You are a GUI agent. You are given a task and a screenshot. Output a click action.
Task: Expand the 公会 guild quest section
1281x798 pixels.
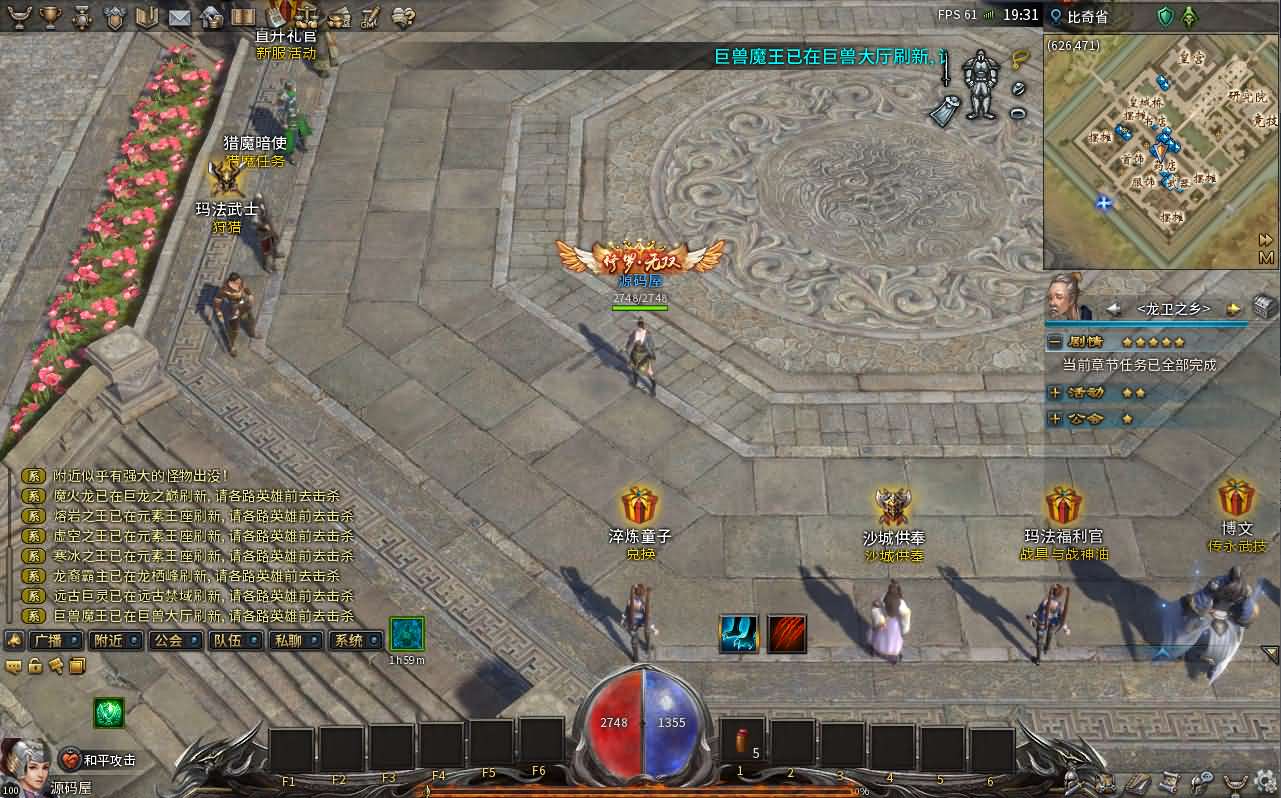pos(1055,419)
